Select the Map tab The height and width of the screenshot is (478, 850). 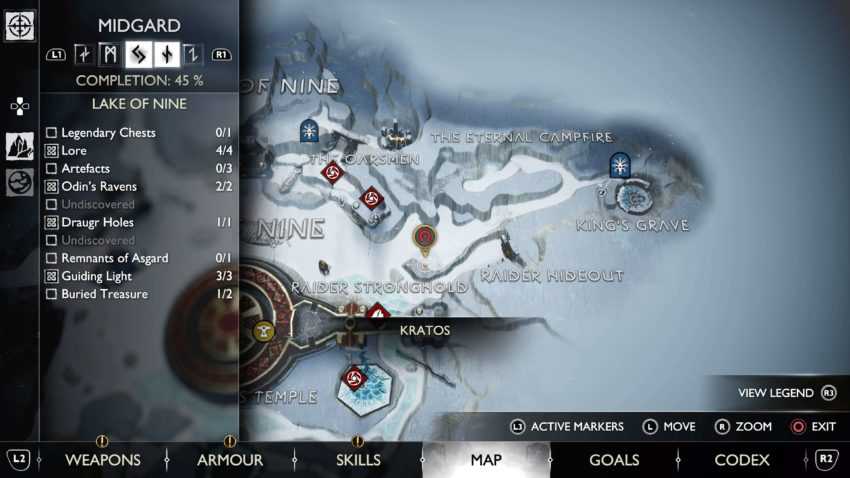[x=486, y=460]
